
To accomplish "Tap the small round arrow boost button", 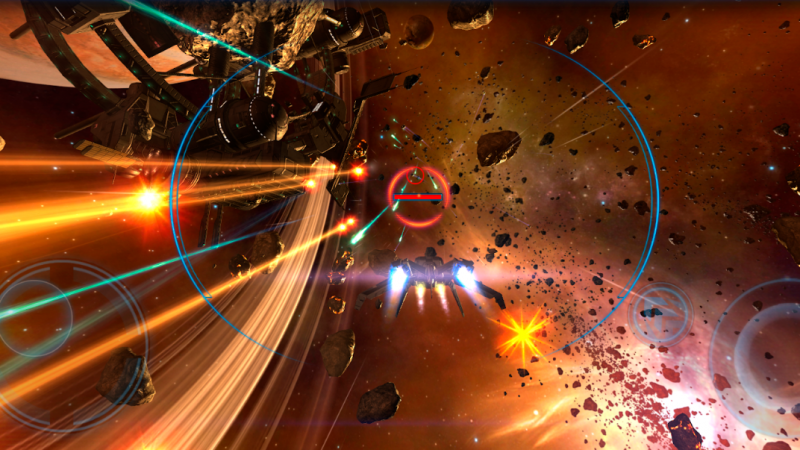I will pyautogui.click(x=660, y=312).
